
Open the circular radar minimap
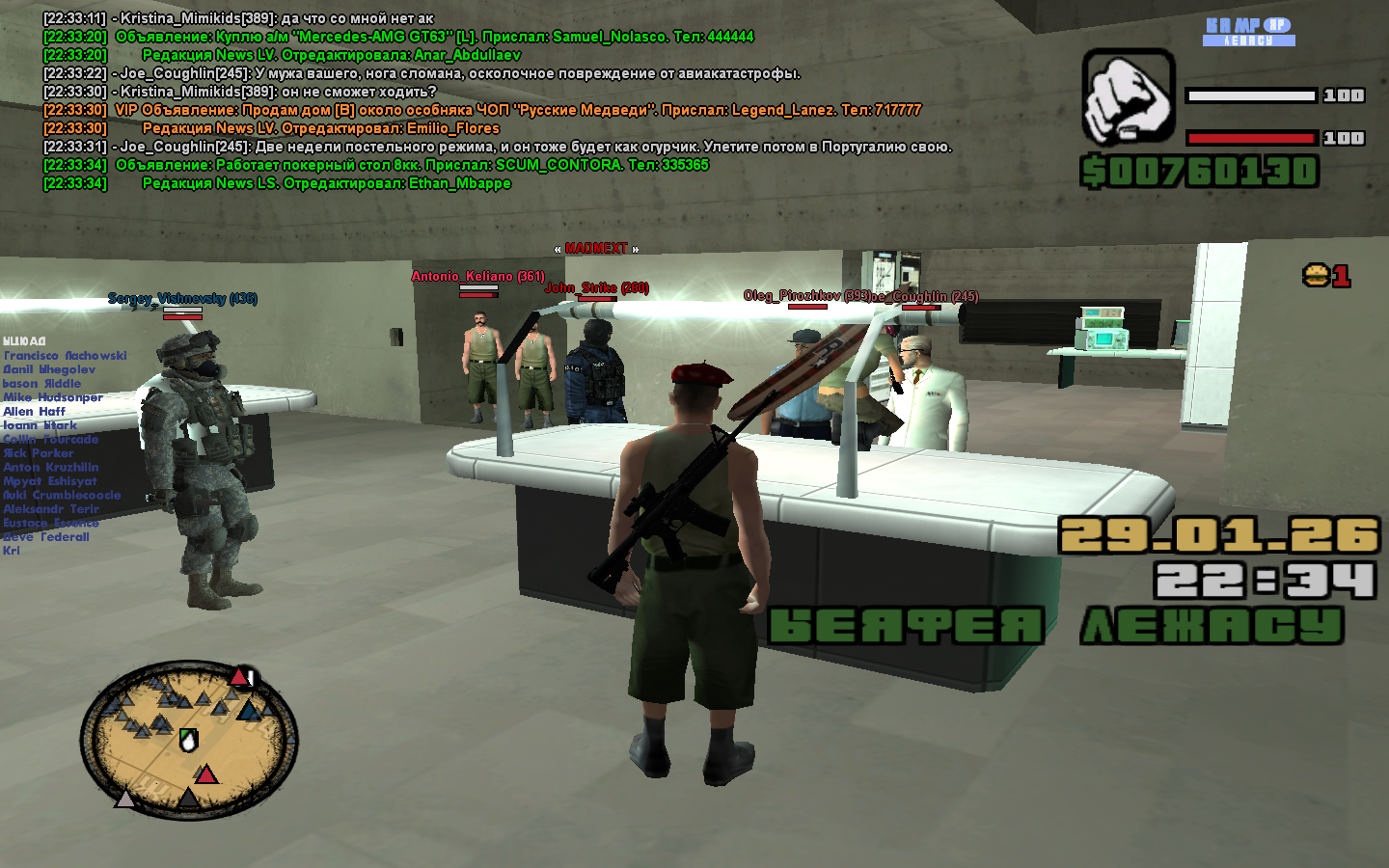(x=189, y=741)
